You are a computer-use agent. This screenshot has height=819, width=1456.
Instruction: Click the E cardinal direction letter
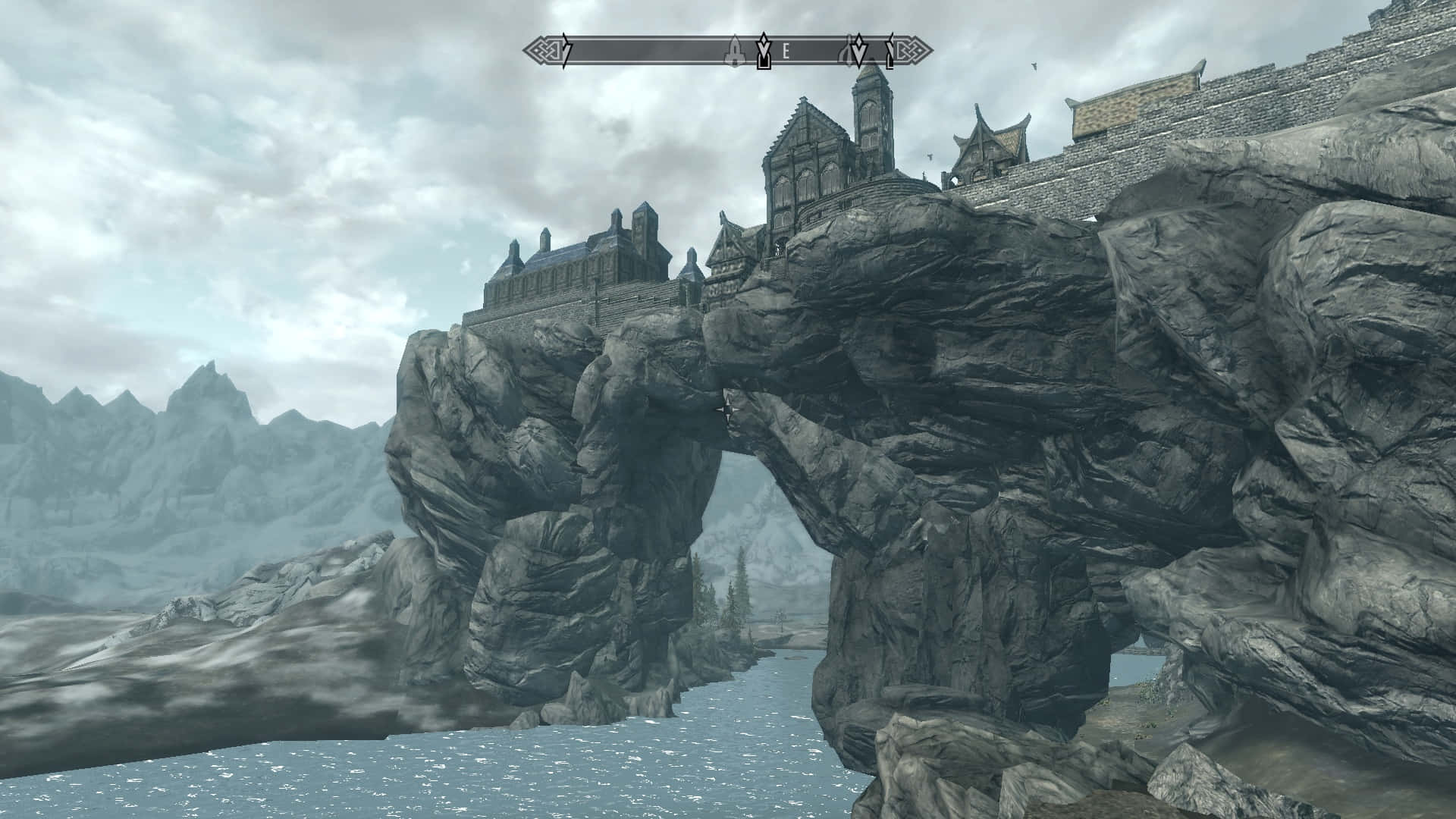786,52
